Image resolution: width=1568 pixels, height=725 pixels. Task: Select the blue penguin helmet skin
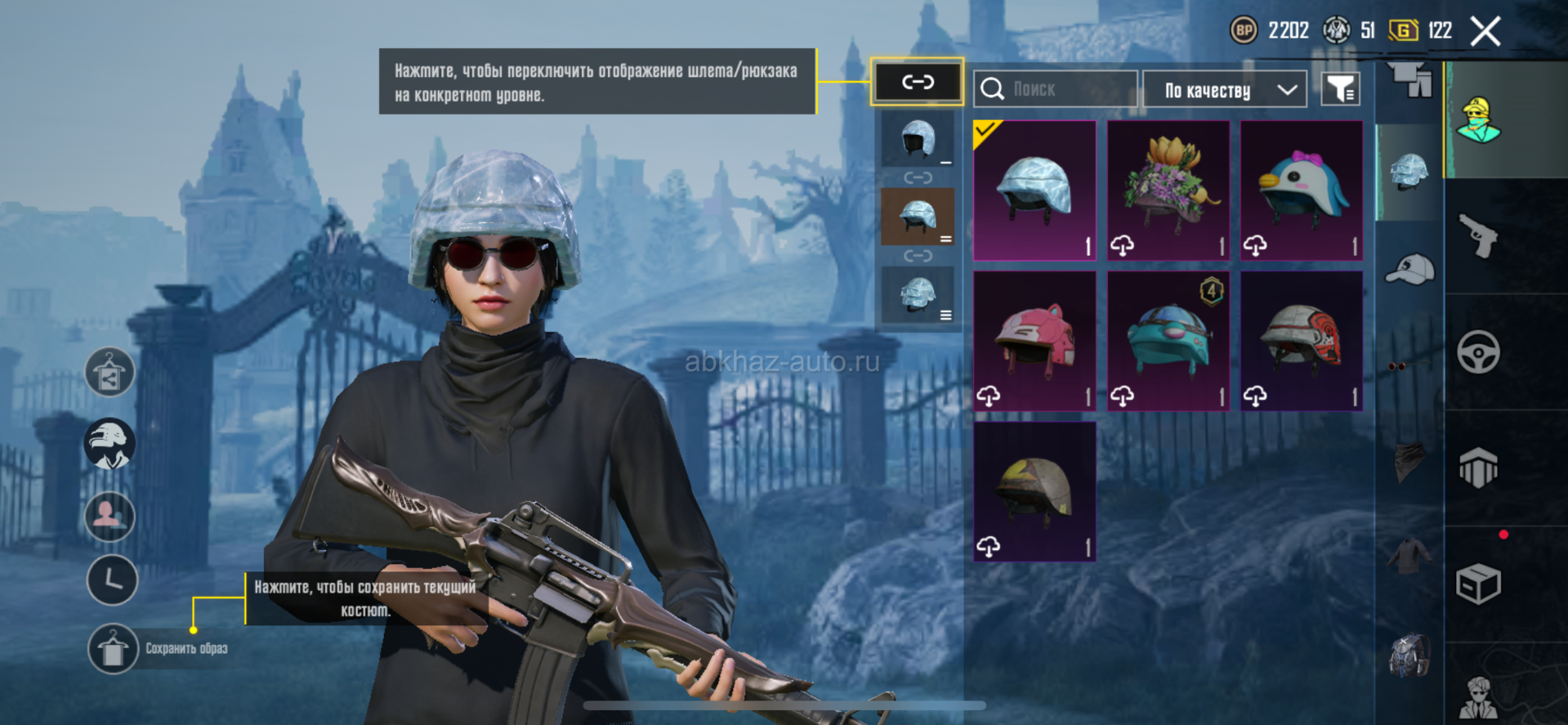1301,190
